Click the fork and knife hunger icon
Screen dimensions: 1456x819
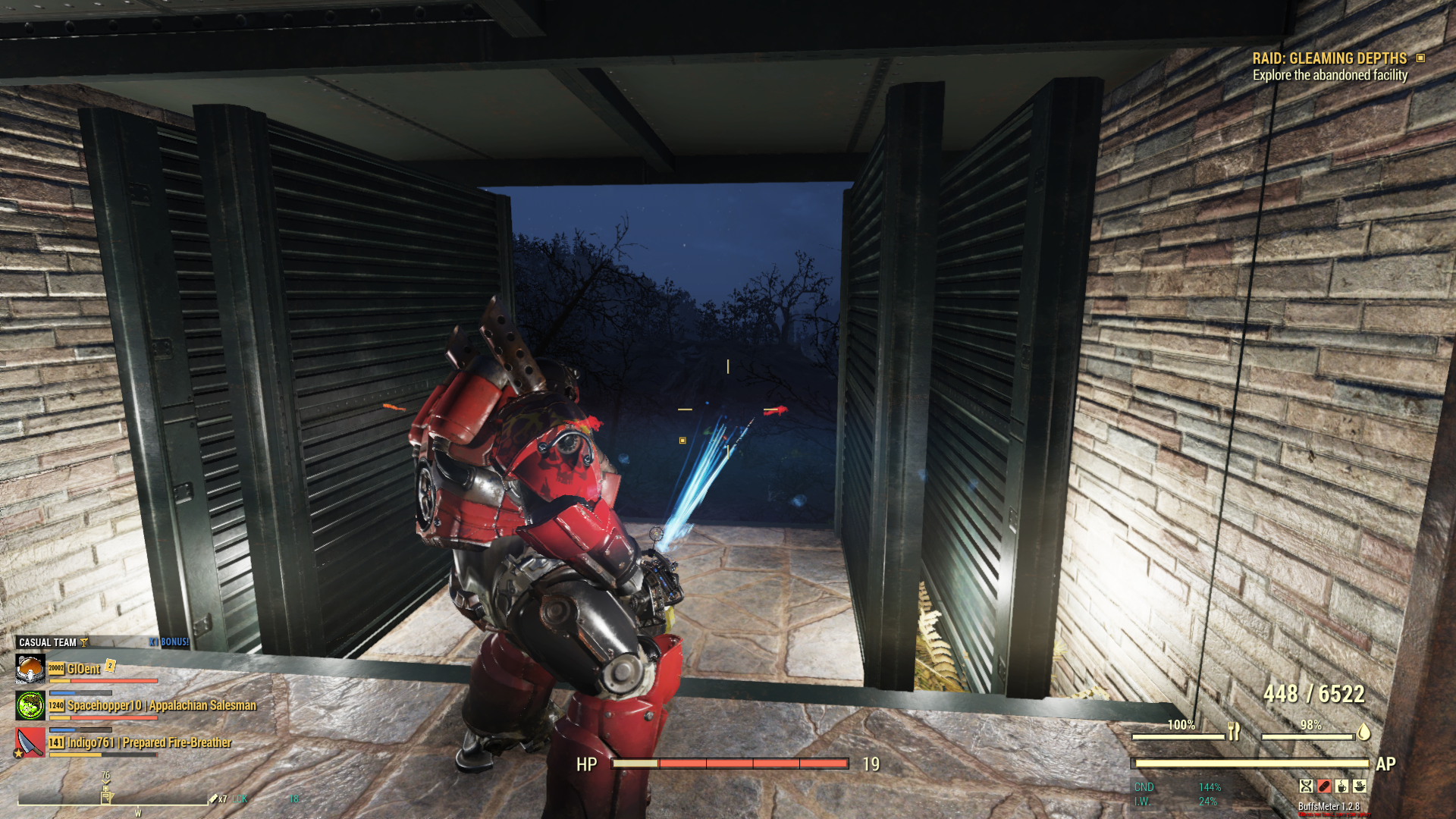(x=1234, y=732)
